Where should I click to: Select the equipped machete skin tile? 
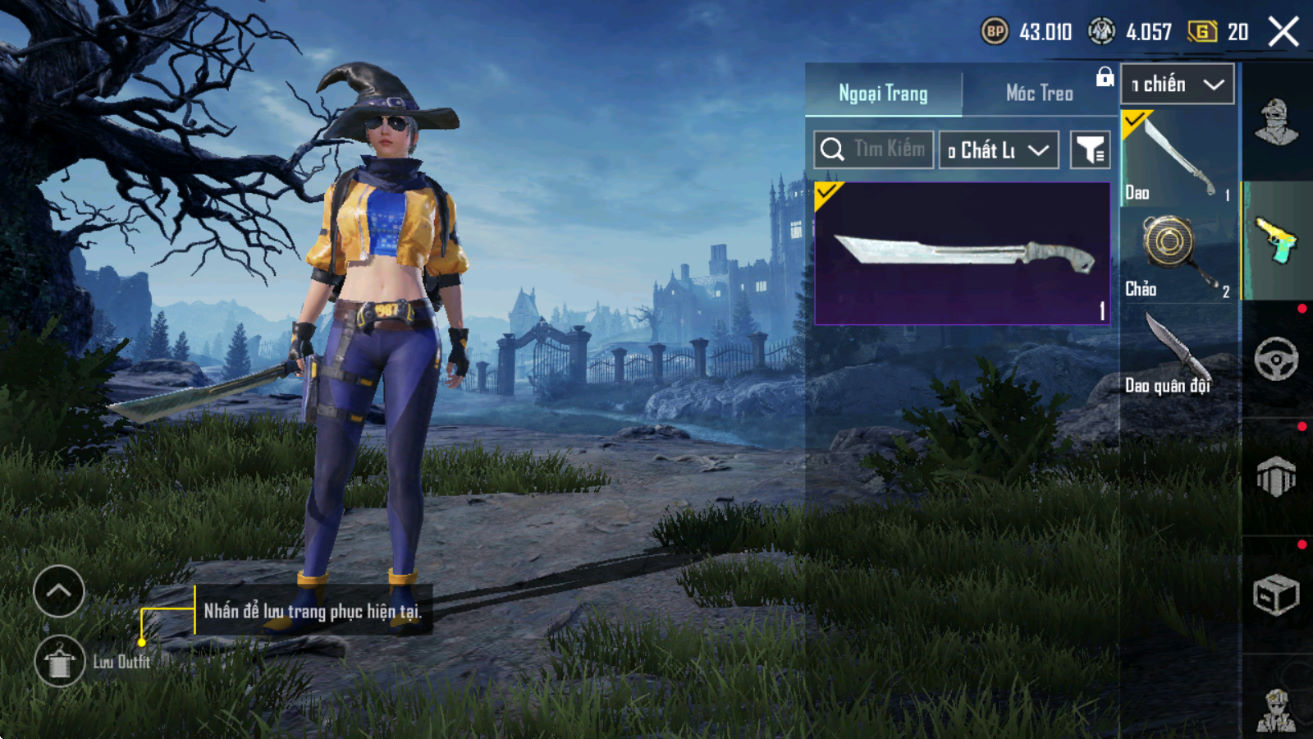click(x=962, y=254)
